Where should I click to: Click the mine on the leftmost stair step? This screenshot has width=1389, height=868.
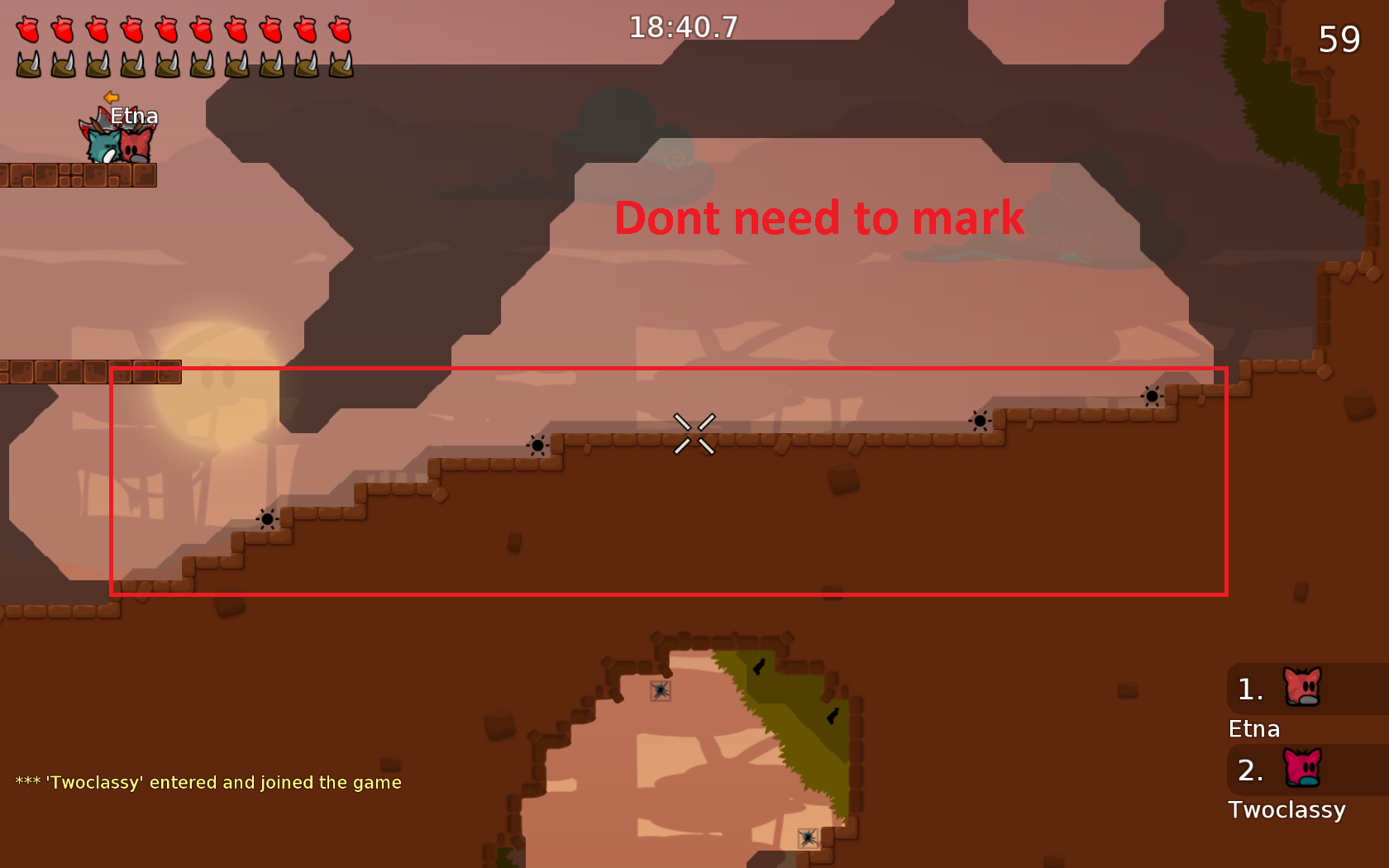click(x=267, y=519)
